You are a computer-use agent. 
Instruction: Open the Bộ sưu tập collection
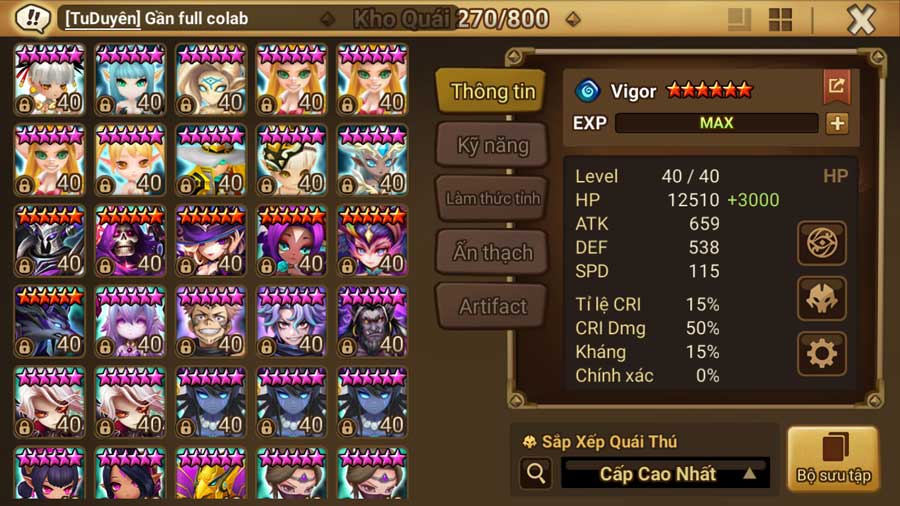[832, 459]
